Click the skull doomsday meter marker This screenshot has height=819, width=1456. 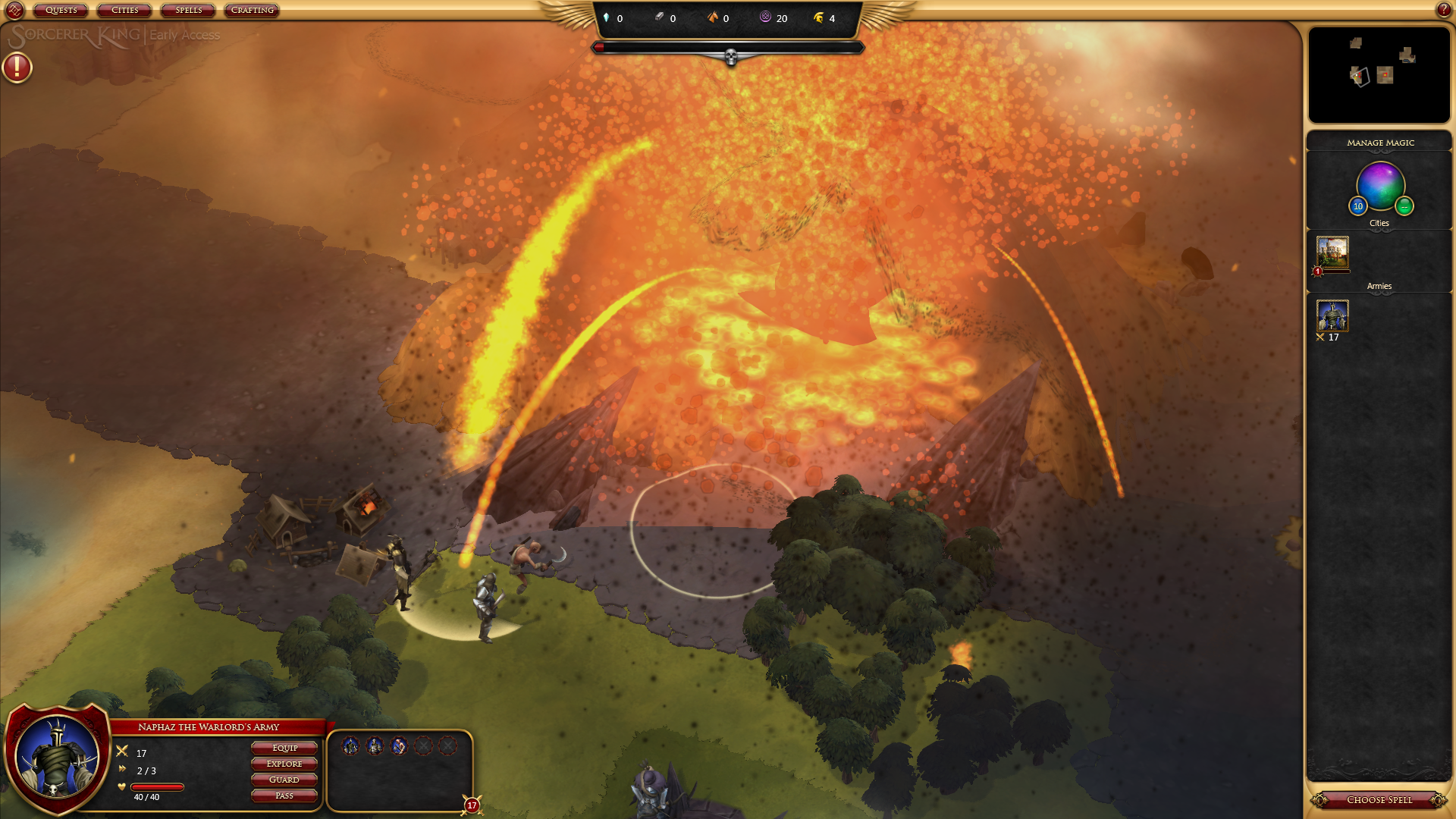(x=730, y=57)
